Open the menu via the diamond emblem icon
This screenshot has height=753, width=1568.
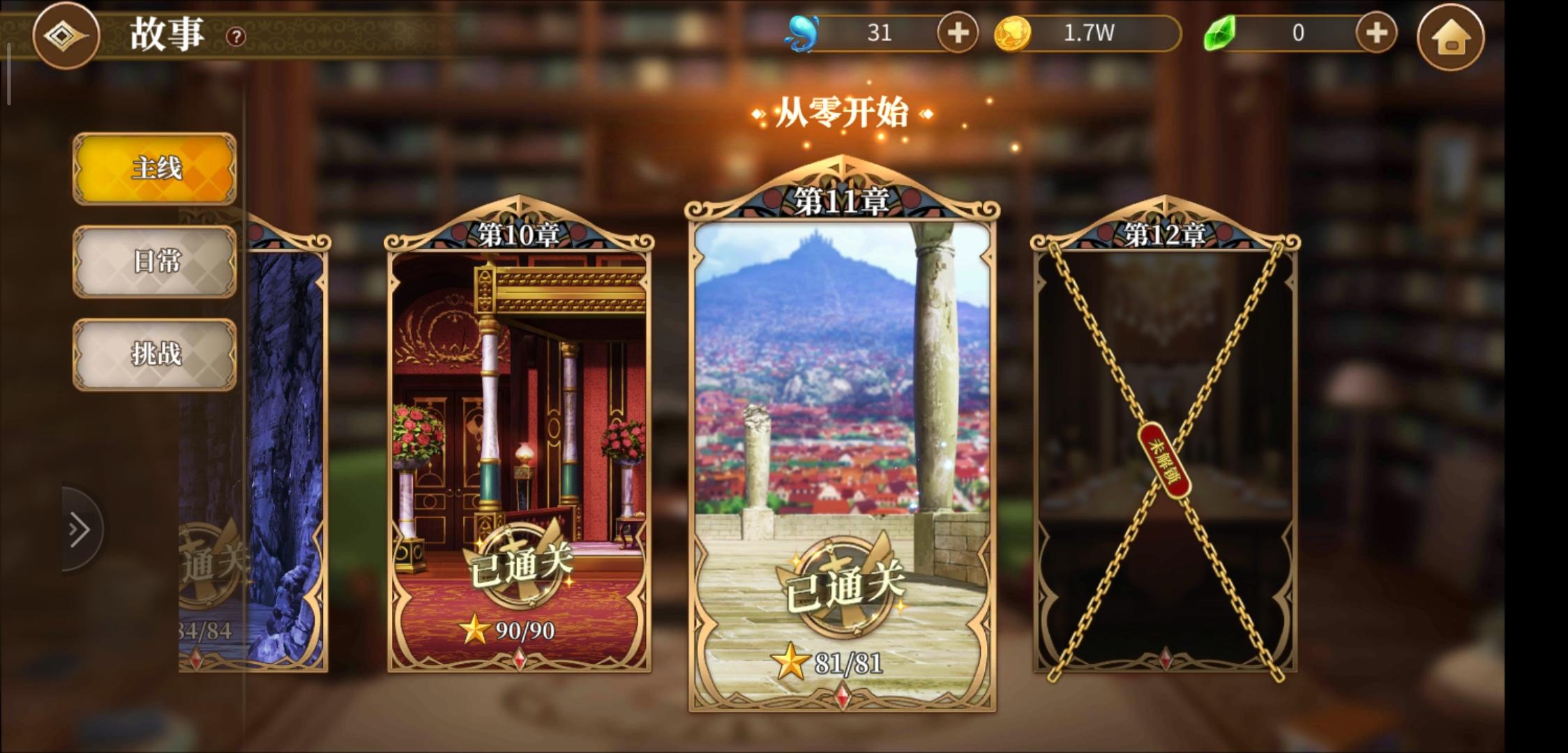coord(66,36)
